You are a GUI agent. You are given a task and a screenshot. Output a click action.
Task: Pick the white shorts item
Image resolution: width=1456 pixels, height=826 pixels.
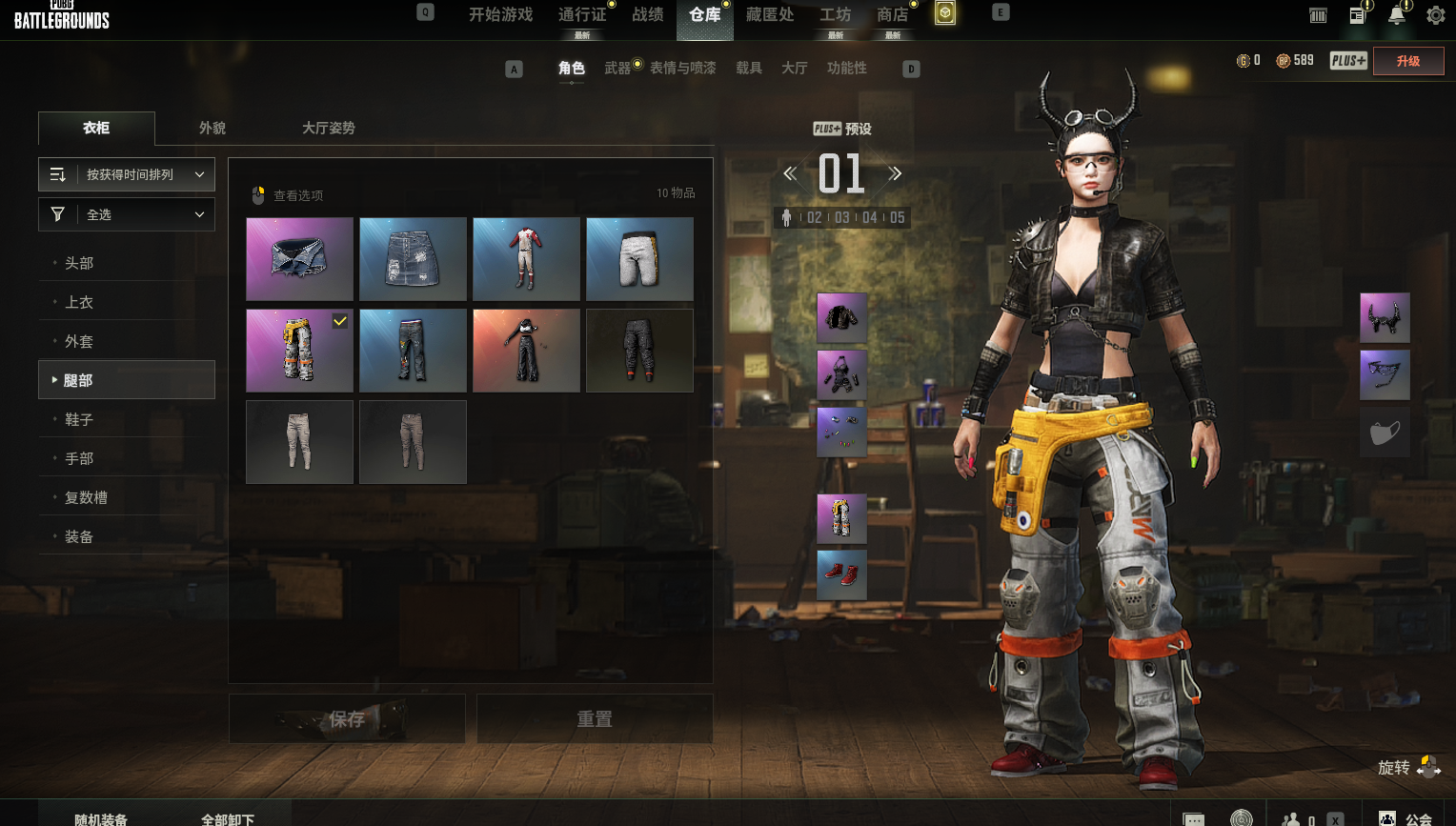pyautogui.click(x=639, y=259)
